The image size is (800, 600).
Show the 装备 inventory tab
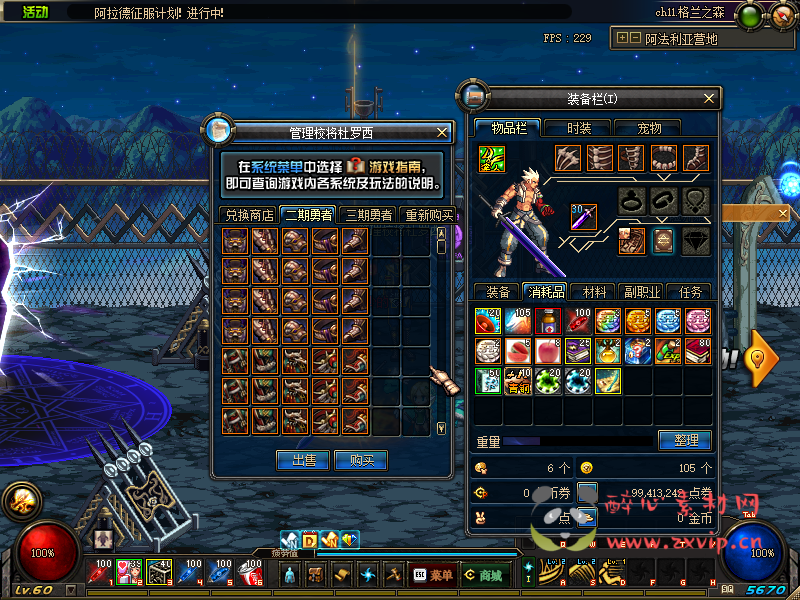pyautogui.click(x=497, y=292)
